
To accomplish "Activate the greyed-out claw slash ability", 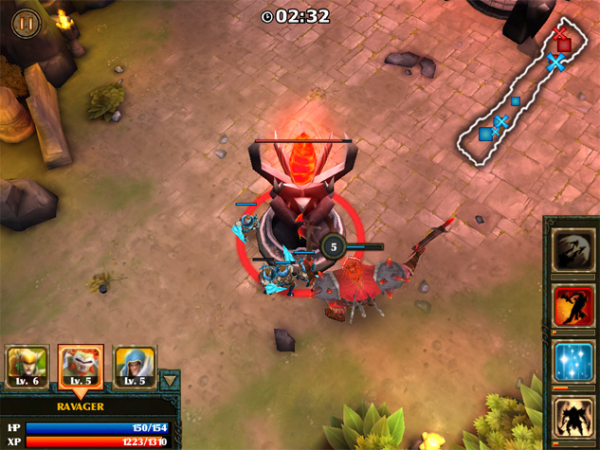I will pos(574,246).
